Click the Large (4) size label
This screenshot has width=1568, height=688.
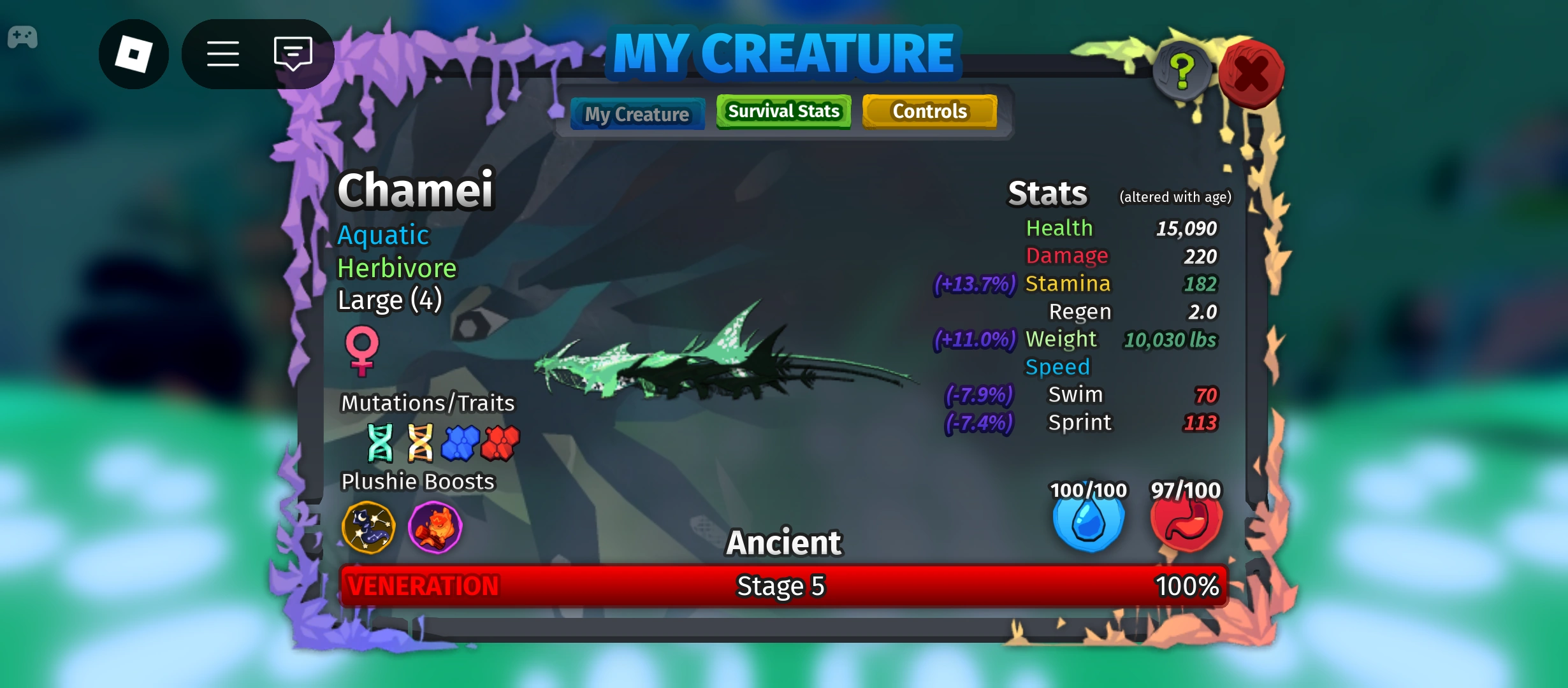tap(389, 299)
